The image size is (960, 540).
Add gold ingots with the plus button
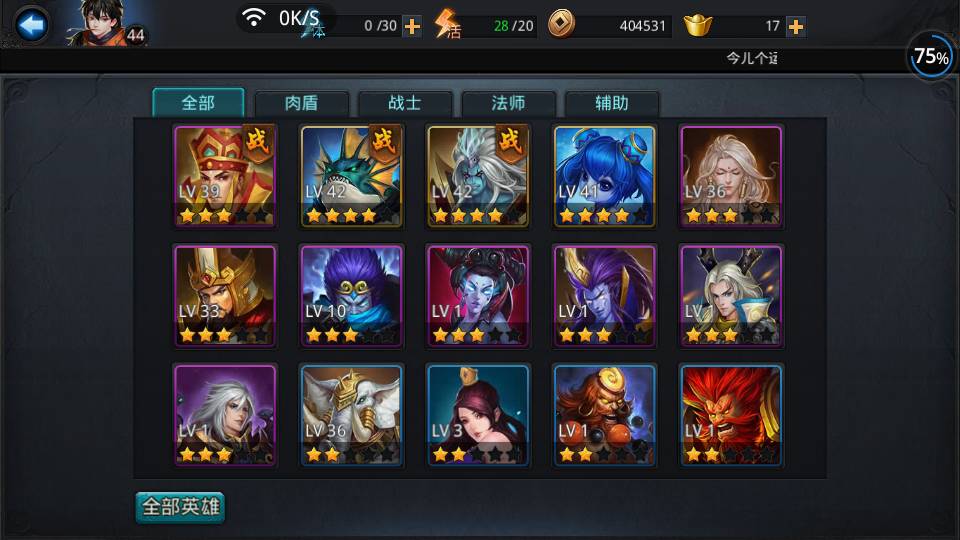click(x=796, y=26)
